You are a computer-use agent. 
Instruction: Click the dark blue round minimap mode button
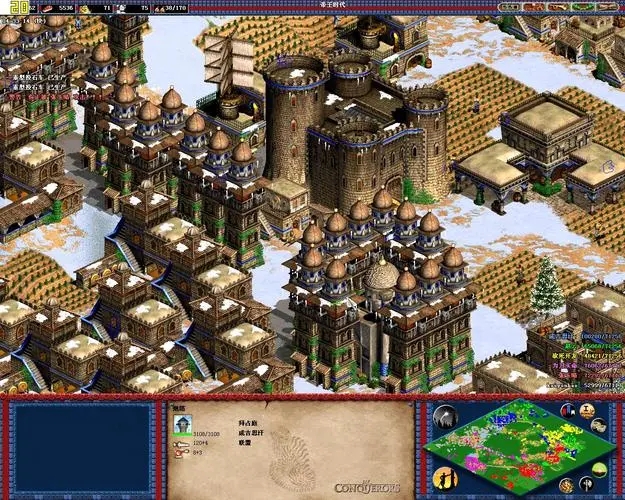(x=568, y=411)
